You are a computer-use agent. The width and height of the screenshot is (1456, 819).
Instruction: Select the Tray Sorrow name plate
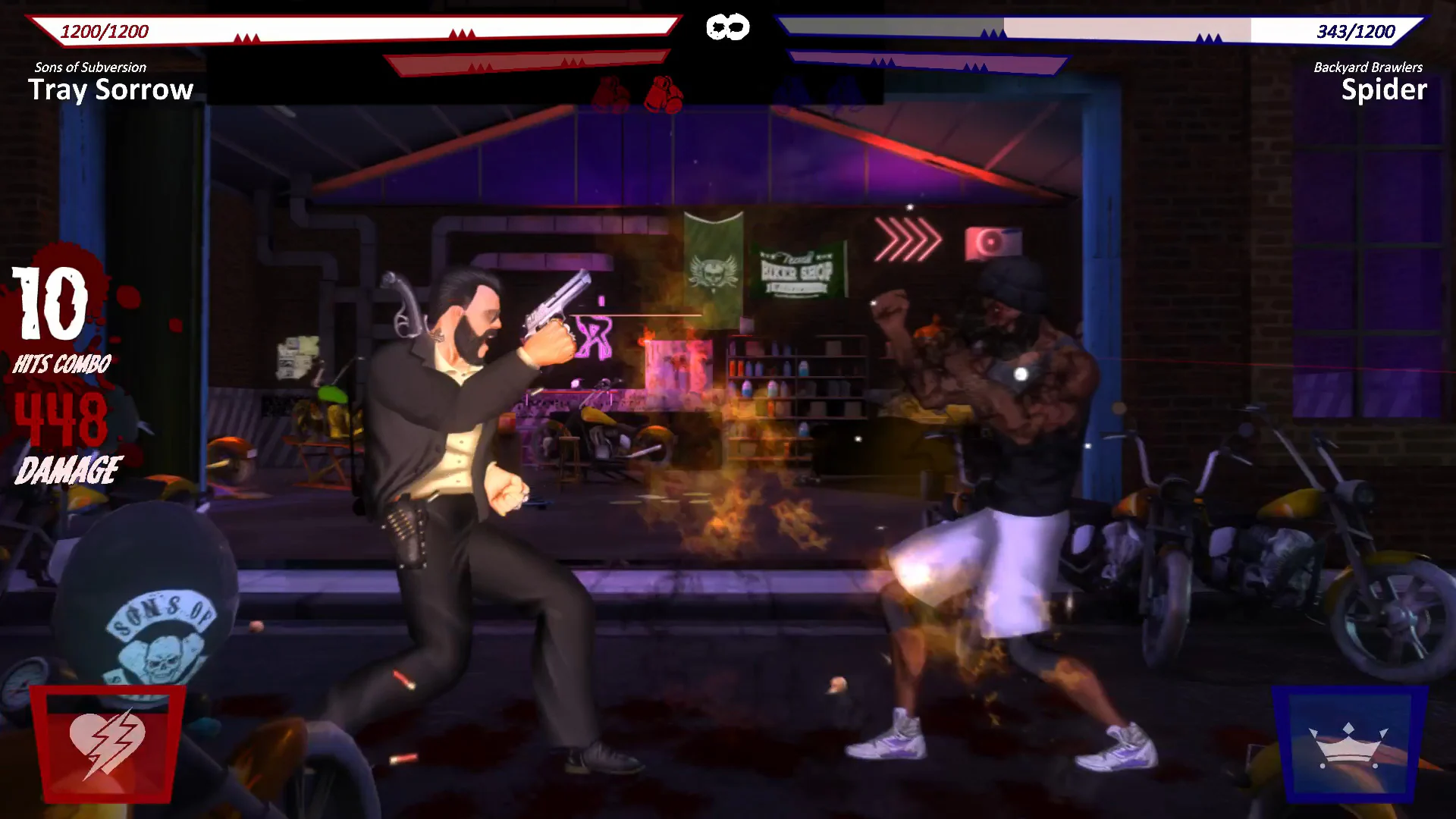point(111,90)
